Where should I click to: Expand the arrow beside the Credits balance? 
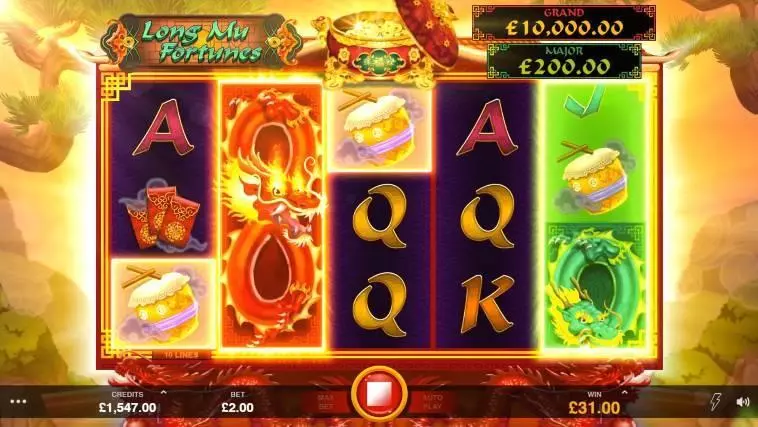pyautogui.click(x=163, y=393)
